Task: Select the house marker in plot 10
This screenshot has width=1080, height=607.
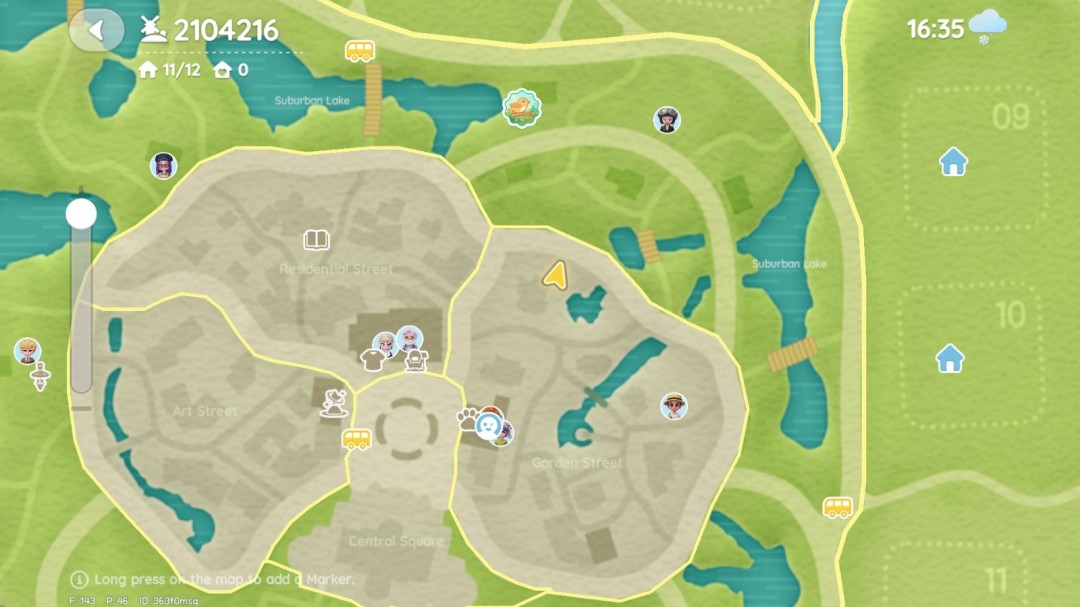Action: tap(950, 357)
